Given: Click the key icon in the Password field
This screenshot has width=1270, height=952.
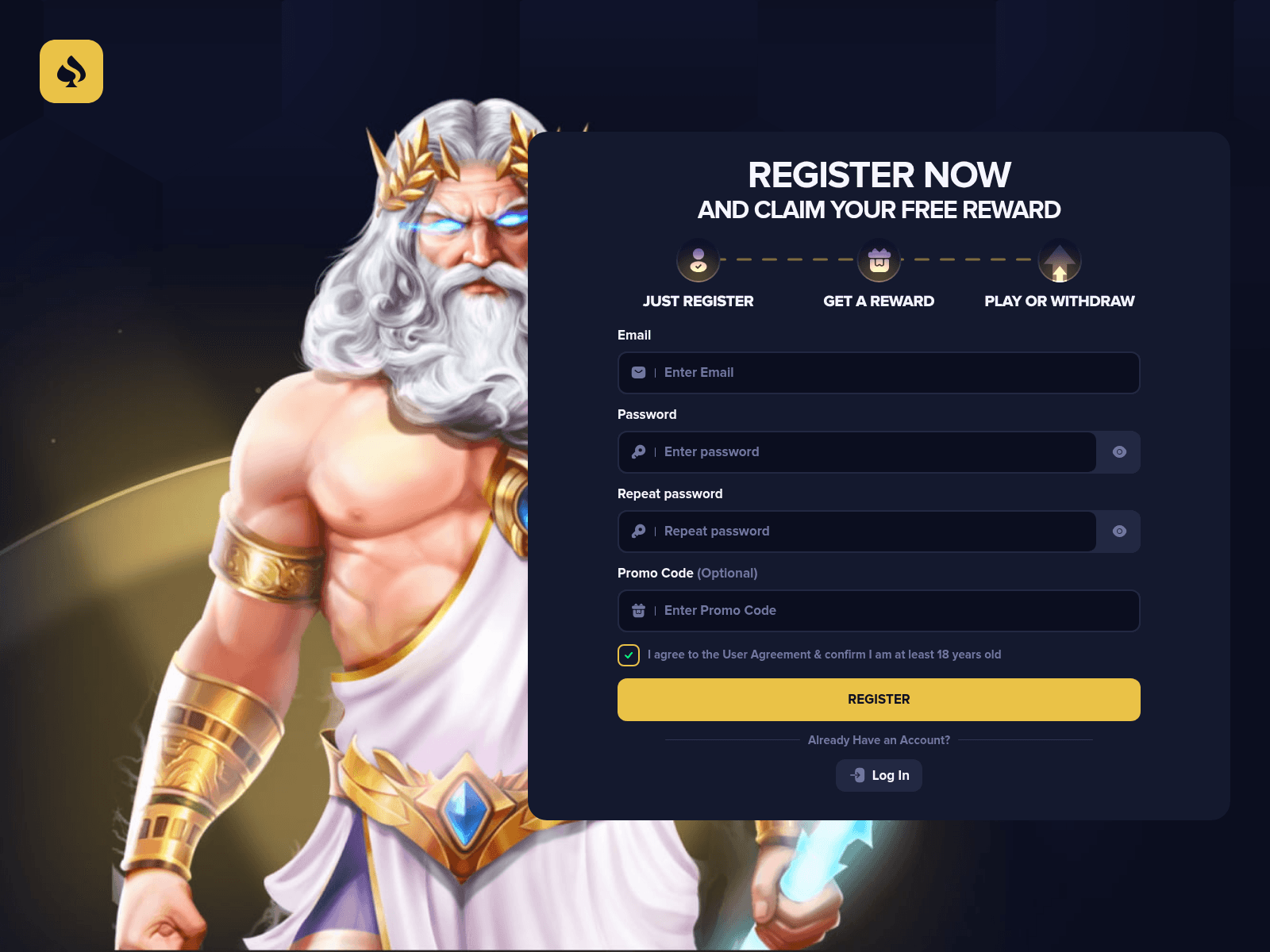Looking at the screenshot, I should pyautogui.click(x=638, y=452).
